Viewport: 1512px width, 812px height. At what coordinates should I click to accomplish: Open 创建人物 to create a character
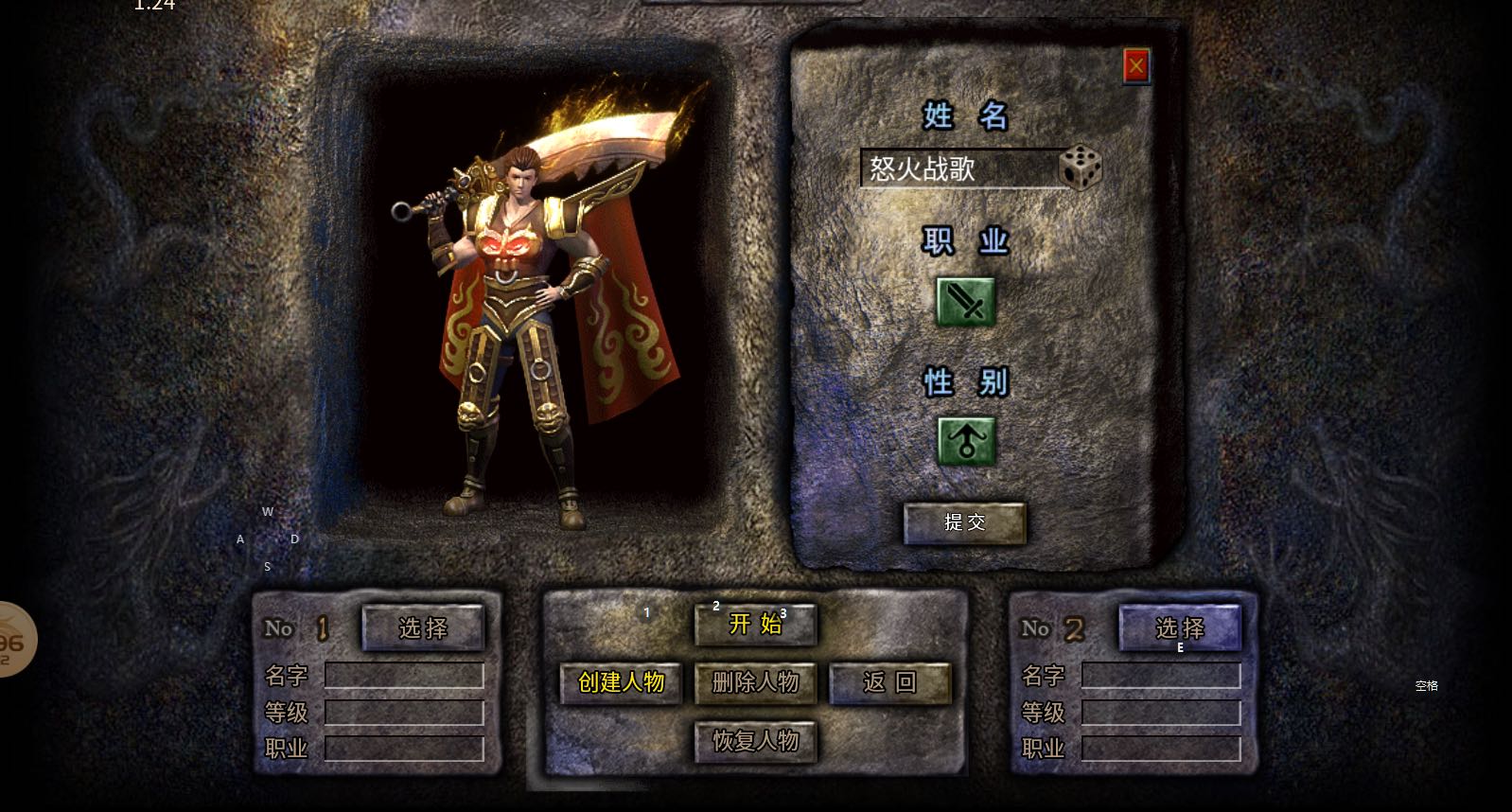pyautogui.click(x=621, y=682)
